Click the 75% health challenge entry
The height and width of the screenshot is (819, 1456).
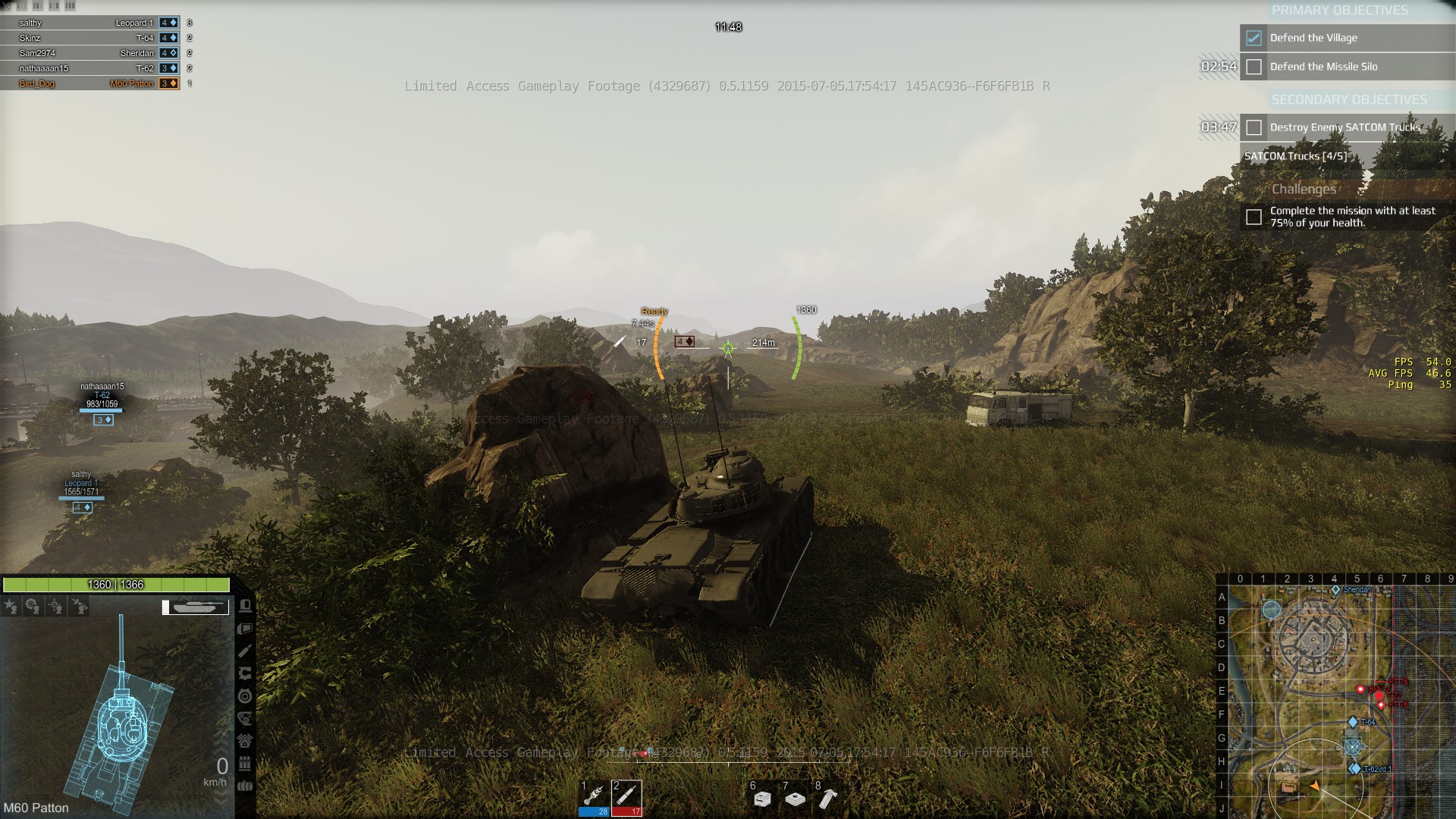tap(1352, 217)
